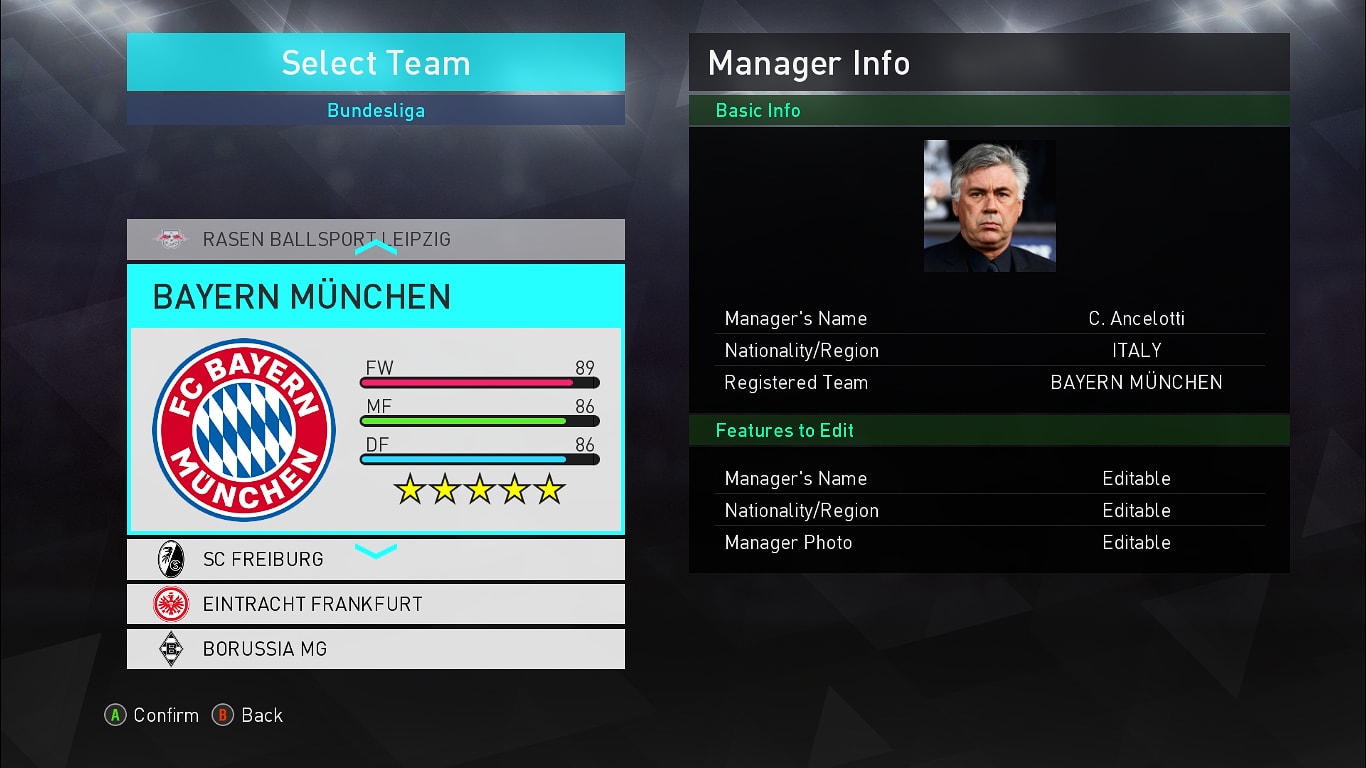This screenshot has height=768, width=1366.
Task: Choose Borussia MG from the list
Action: tap(375, 649)
